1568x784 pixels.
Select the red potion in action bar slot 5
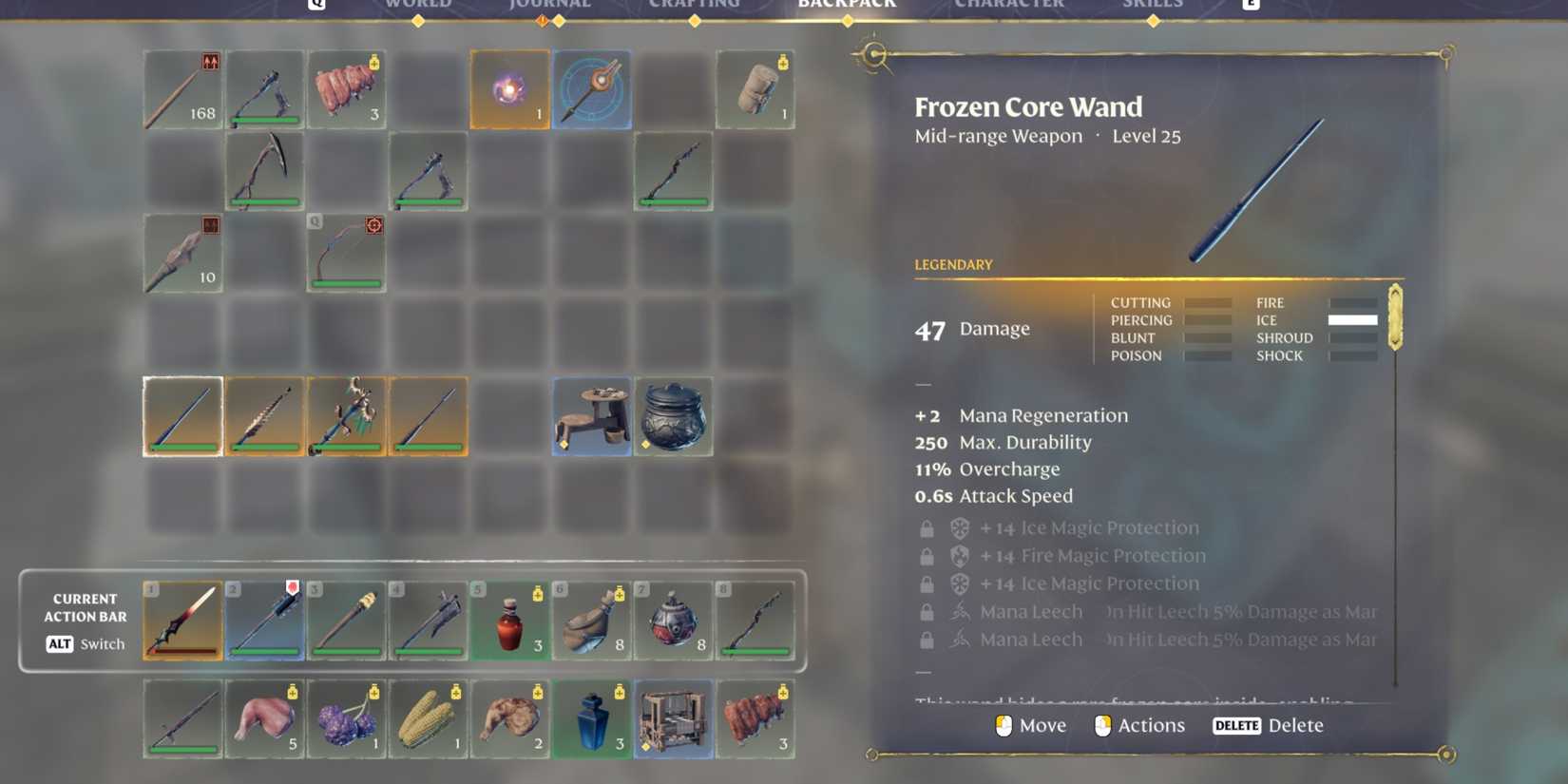[x=509, y=621]
